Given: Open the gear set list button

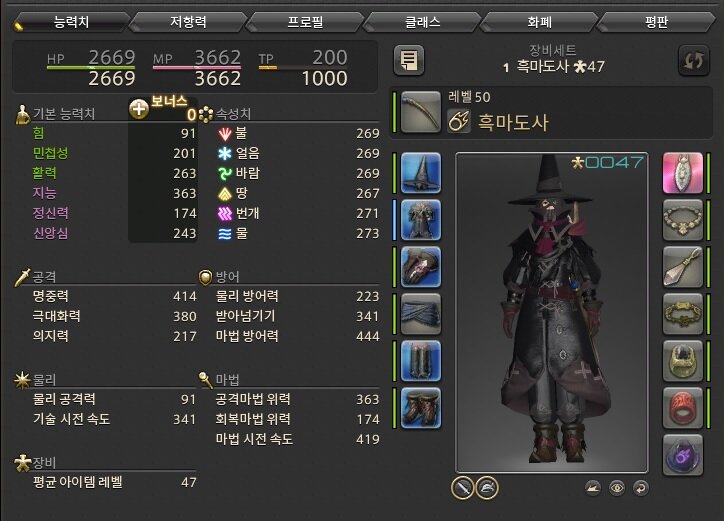Looking at the screenshot, I should pyautogui.click(x=408, y=60).
